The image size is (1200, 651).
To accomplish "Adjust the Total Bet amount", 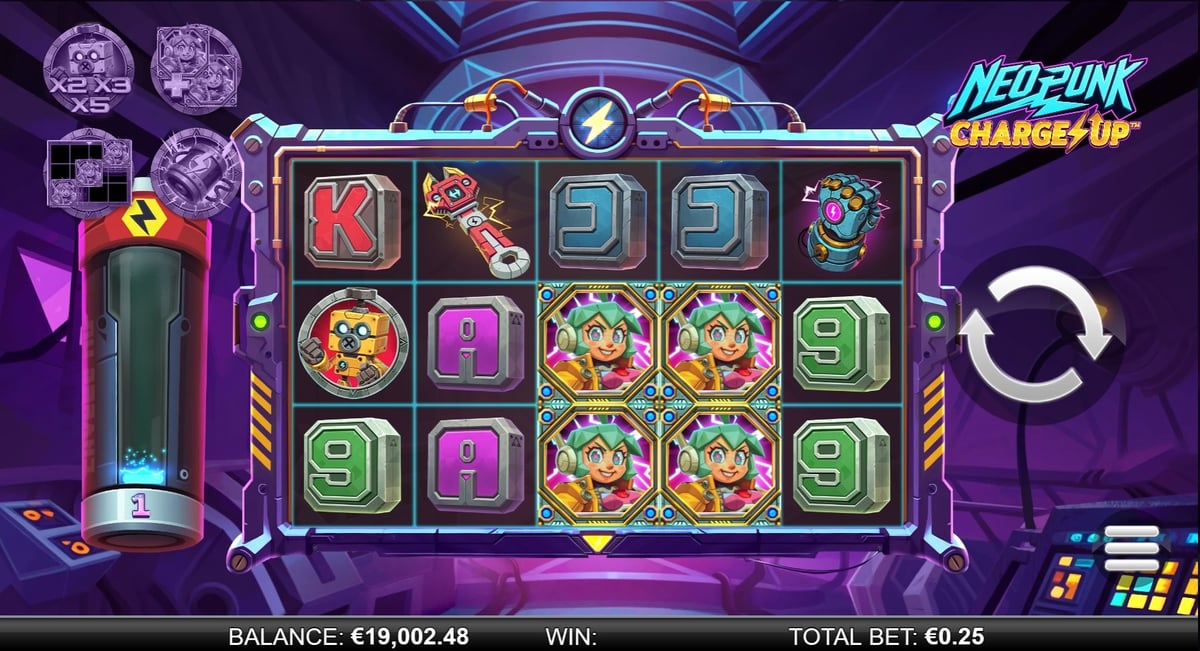I will [886, 636].
